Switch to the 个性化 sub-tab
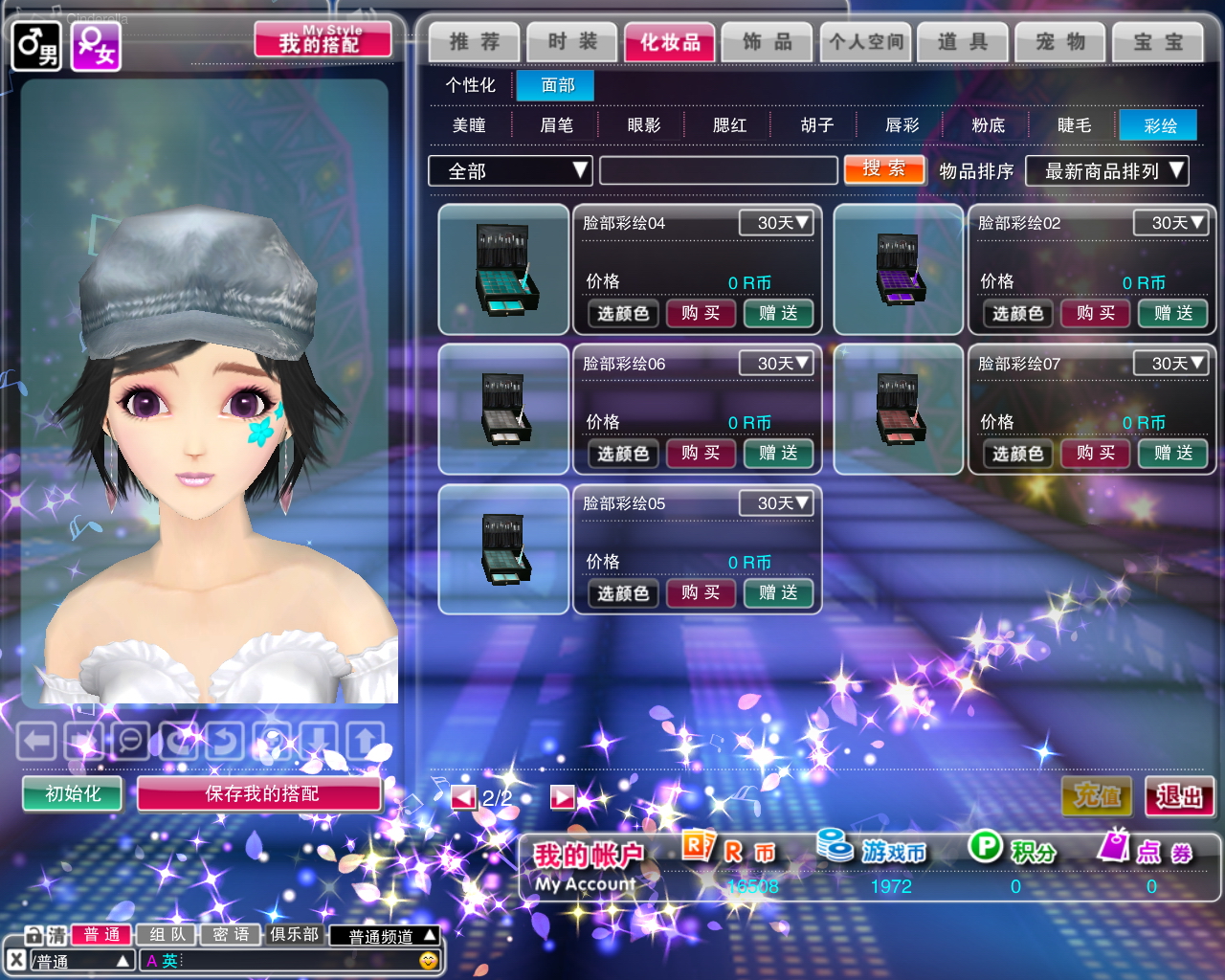1225x980 pixels. tap(470, 85)
